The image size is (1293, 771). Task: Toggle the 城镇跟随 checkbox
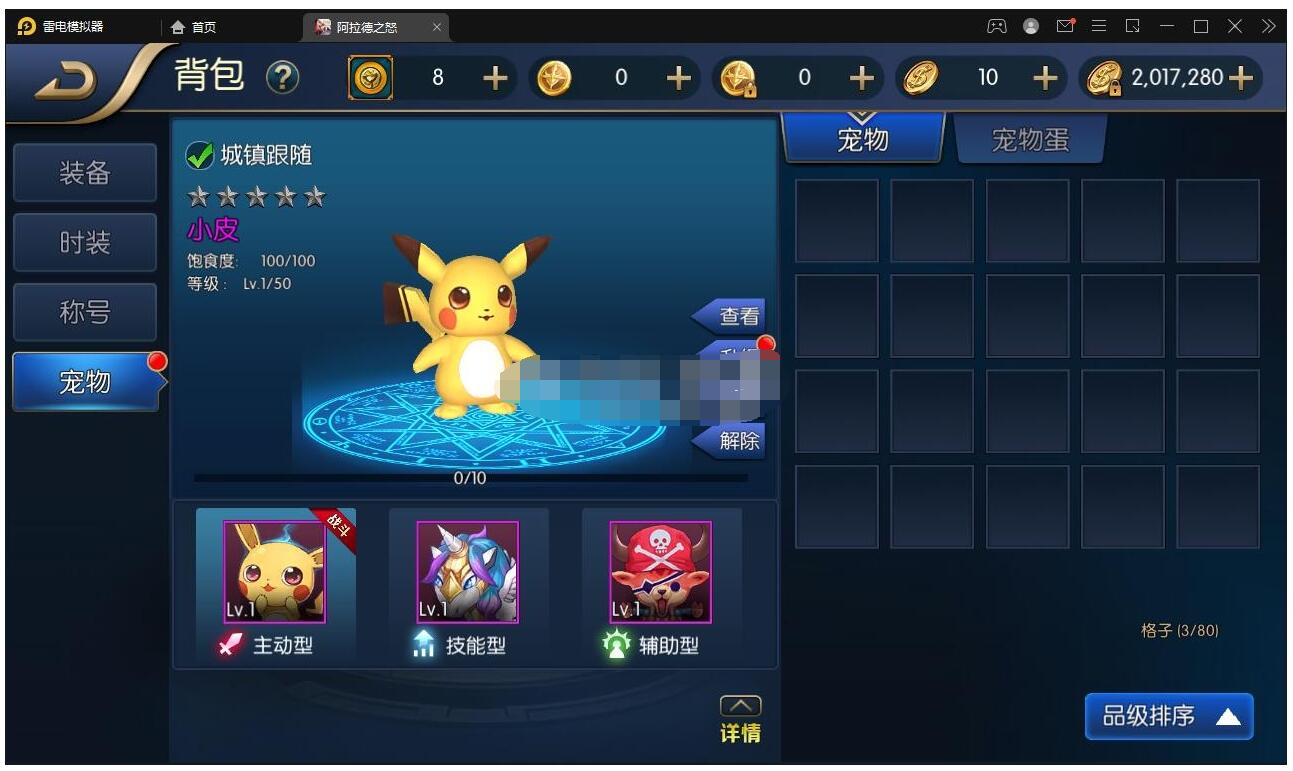pos(200,155)
